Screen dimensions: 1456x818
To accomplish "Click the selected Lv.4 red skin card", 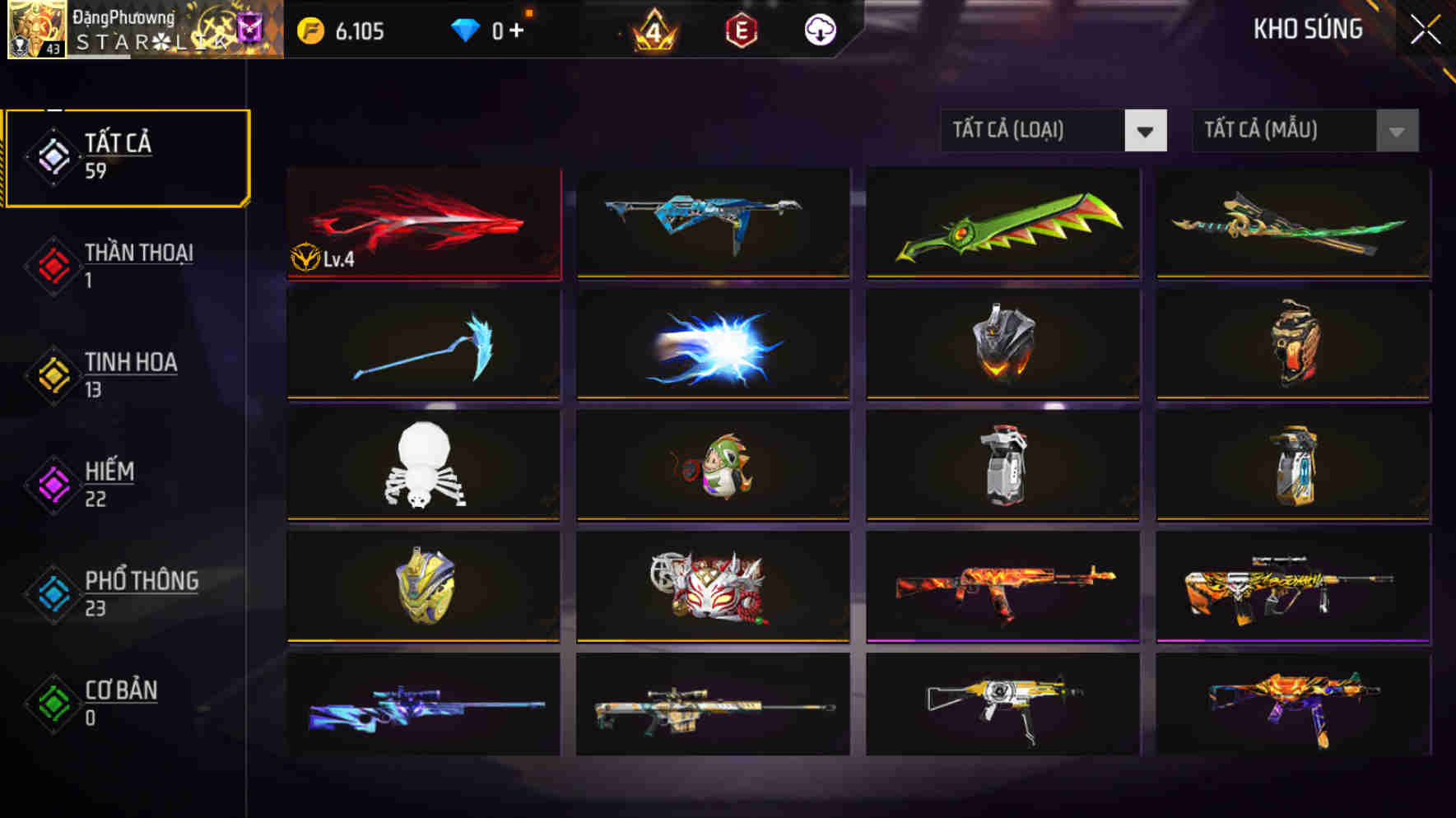I will click(x=423, y=223).
